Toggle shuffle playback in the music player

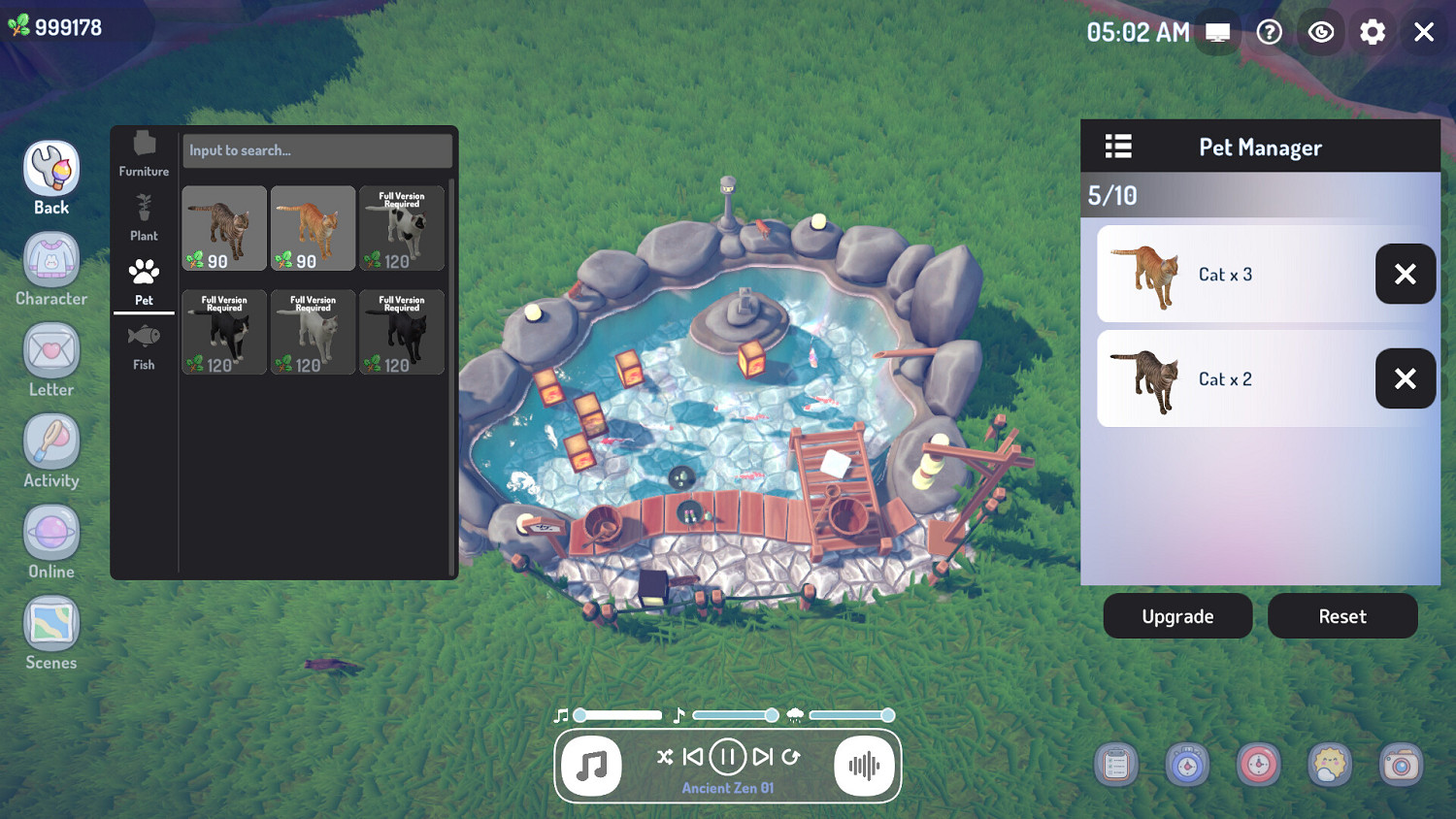665,758
